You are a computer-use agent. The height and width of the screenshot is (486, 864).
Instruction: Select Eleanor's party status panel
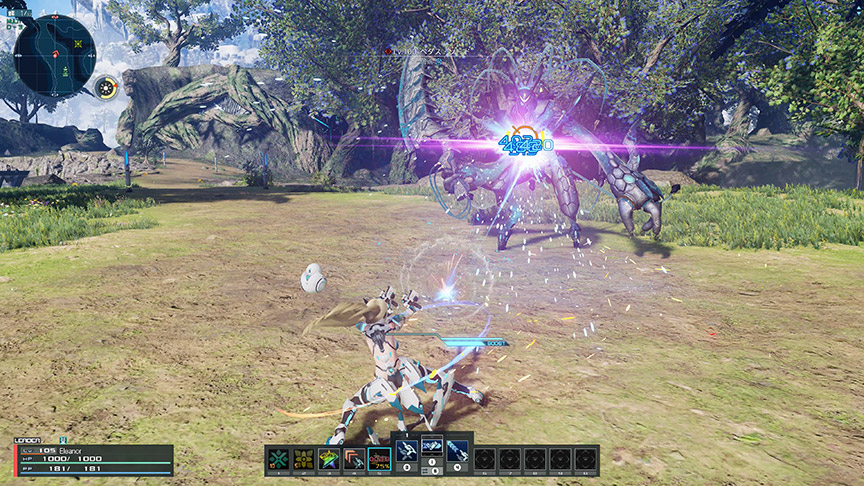pos(93,459)
